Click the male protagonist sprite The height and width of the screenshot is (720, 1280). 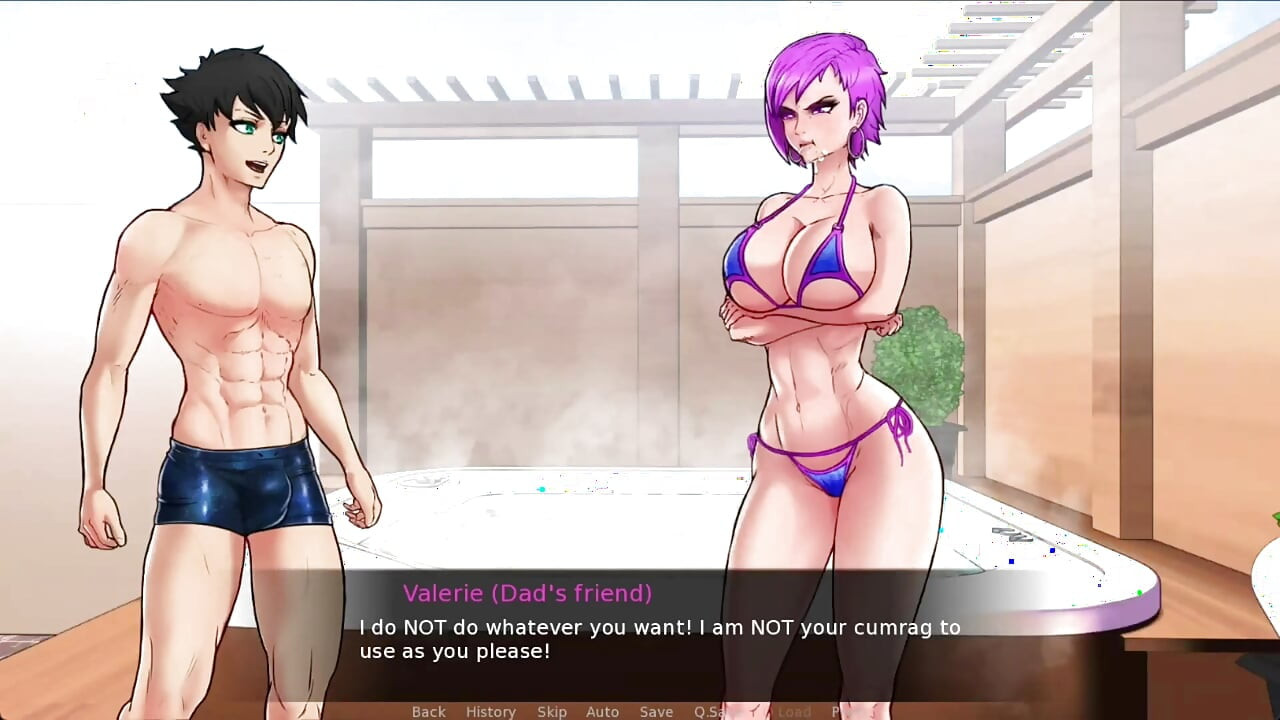click(x=230, y=300)
